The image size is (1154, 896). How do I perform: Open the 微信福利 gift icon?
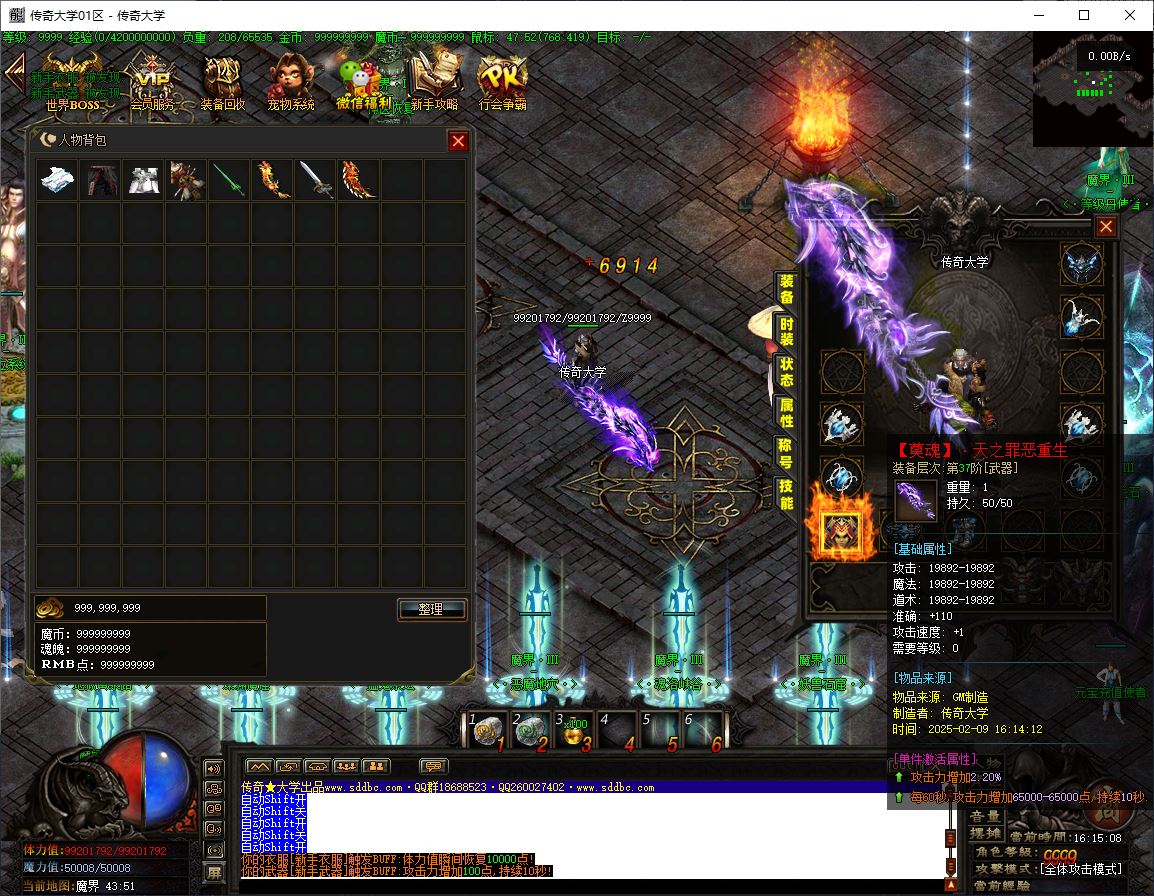pos(362,80)
